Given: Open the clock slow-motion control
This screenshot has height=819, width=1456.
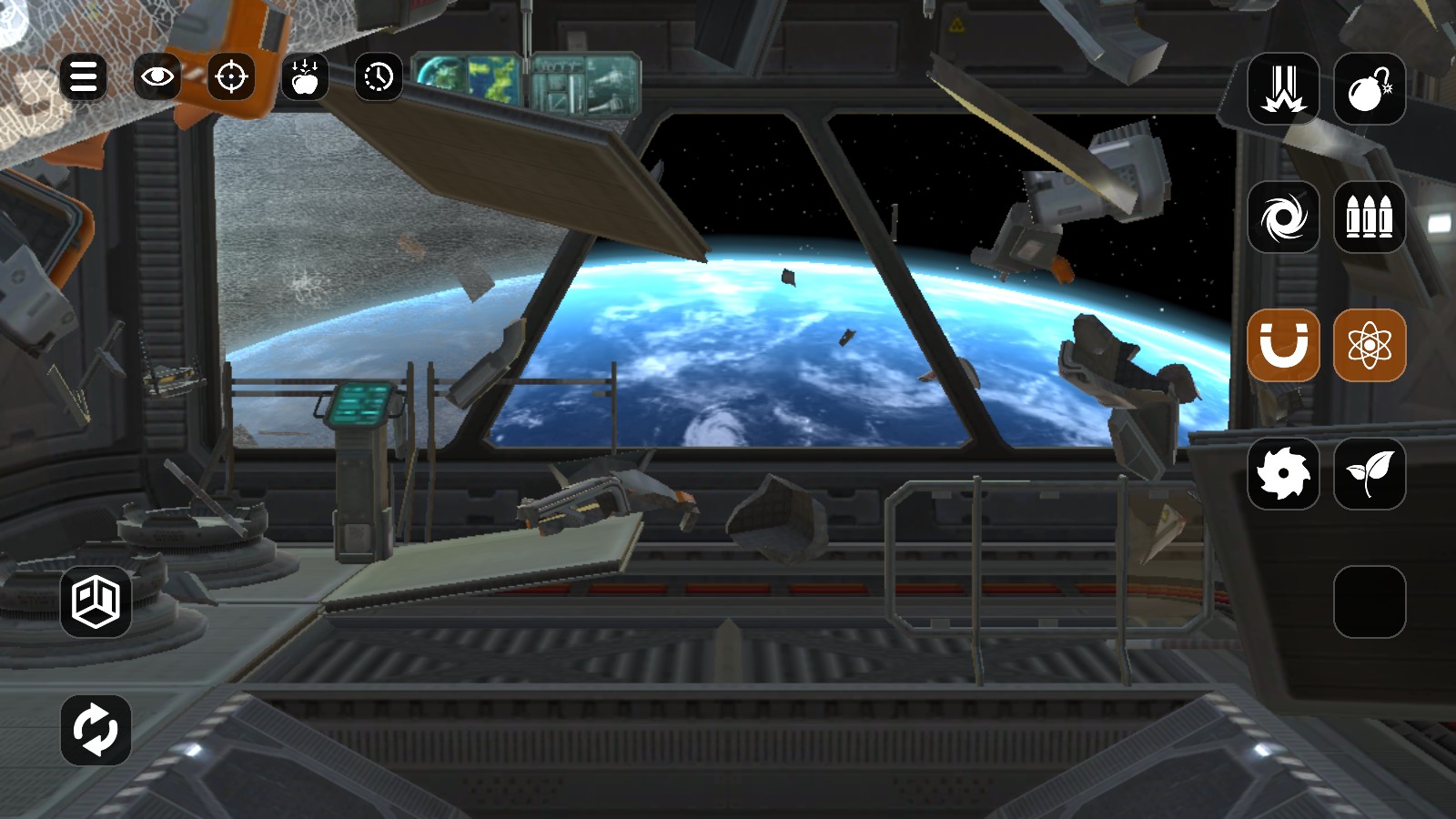Looking at the screenshot, I should 379,77.
